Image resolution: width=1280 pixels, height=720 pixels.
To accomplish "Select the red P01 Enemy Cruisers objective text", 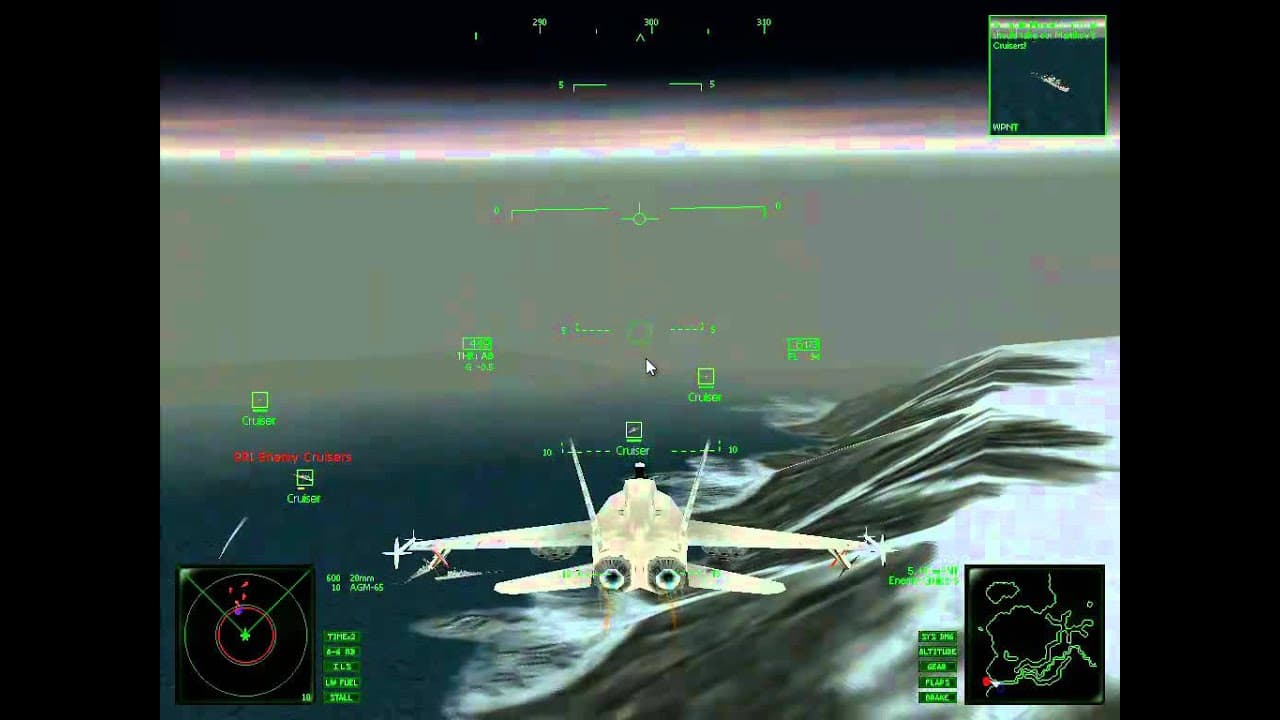I will (x=295, y=456).
